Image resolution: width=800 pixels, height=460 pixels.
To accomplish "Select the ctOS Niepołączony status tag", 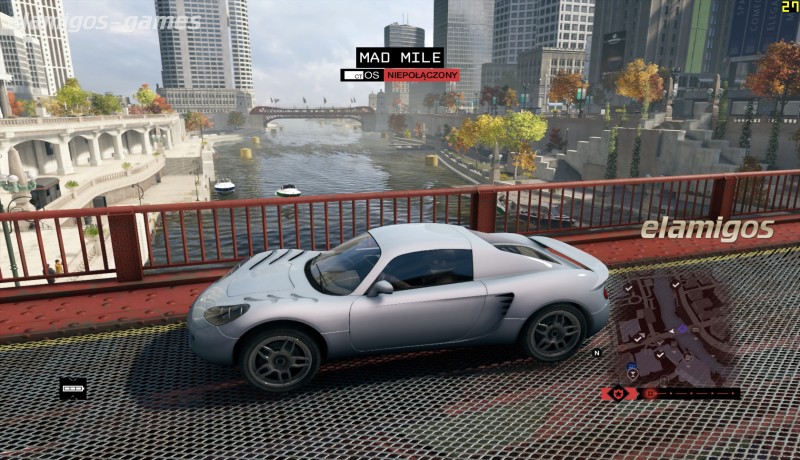I will pos(400,75).
